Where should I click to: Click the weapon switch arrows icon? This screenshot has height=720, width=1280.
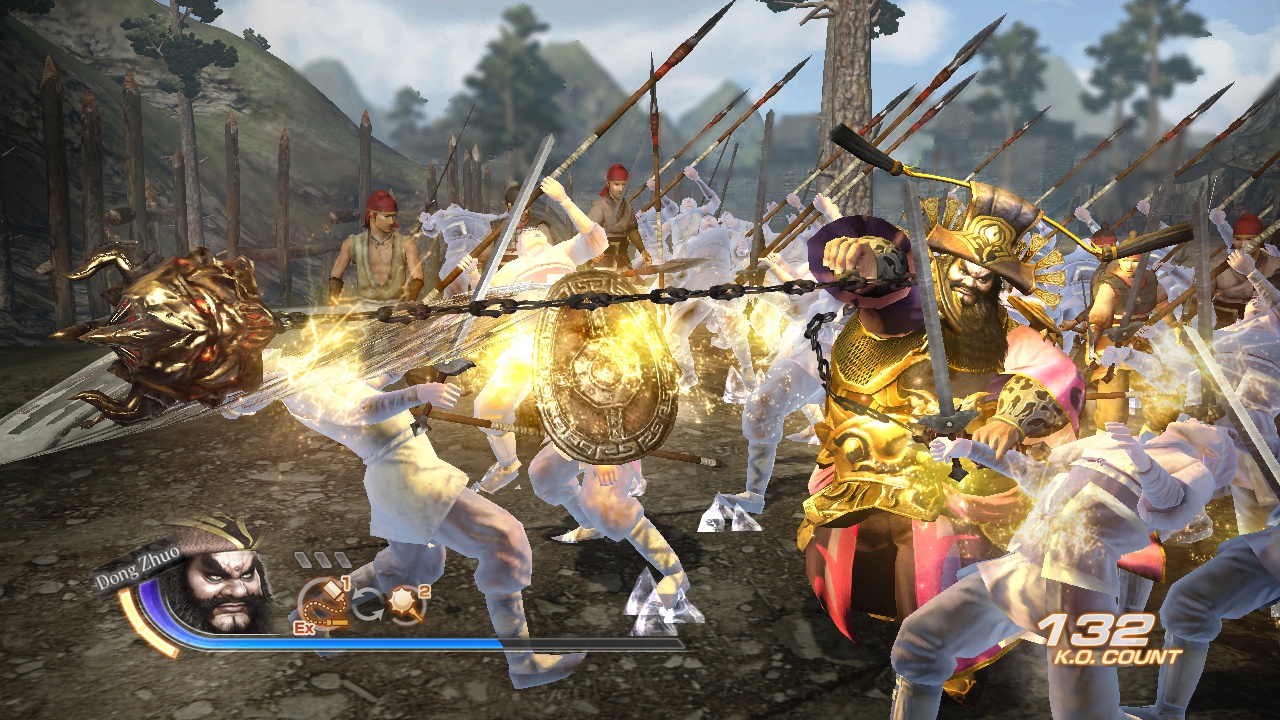(367, 603)
